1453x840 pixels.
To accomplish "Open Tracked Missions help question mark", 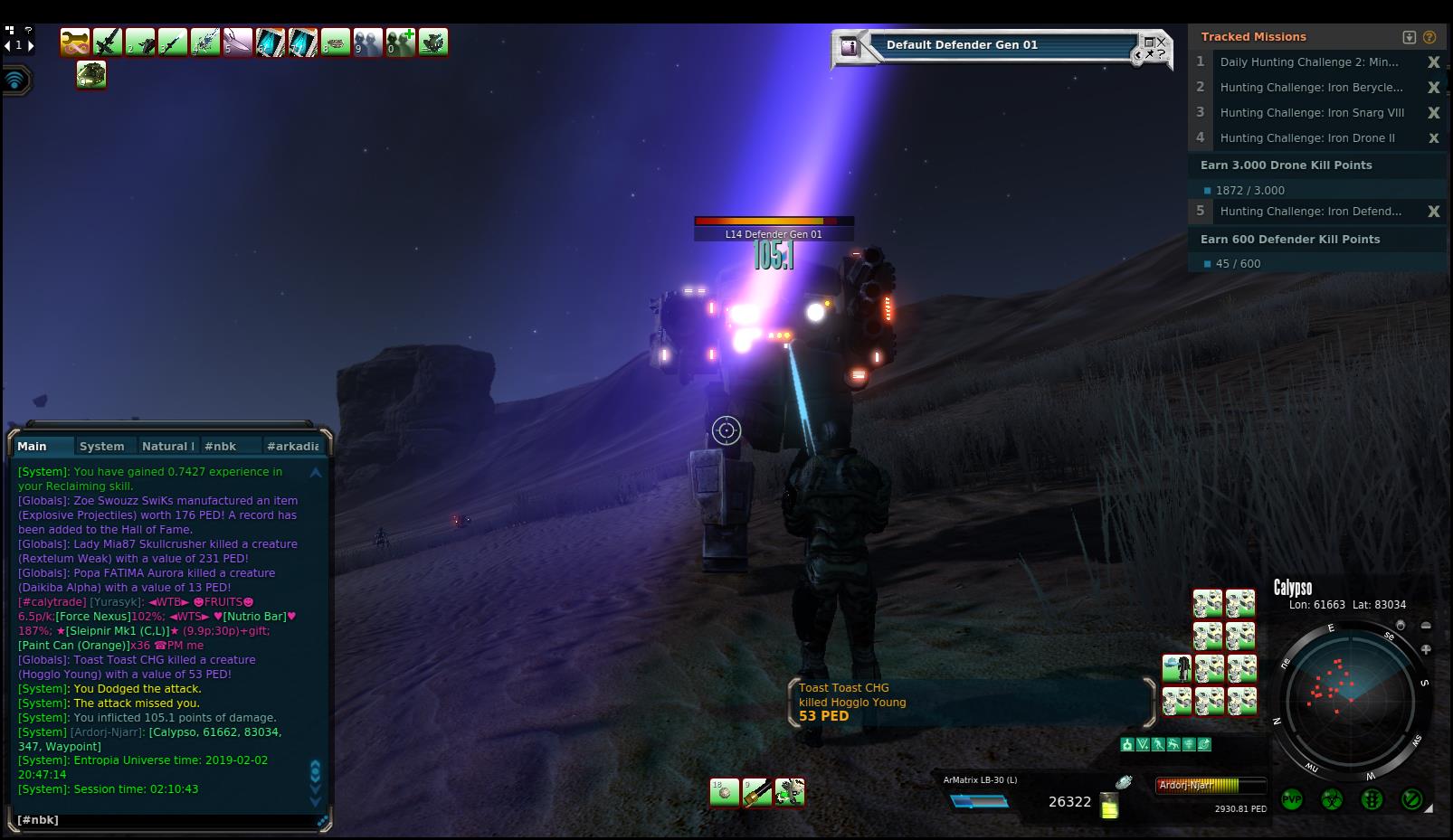I will (x=1429, y=37).
